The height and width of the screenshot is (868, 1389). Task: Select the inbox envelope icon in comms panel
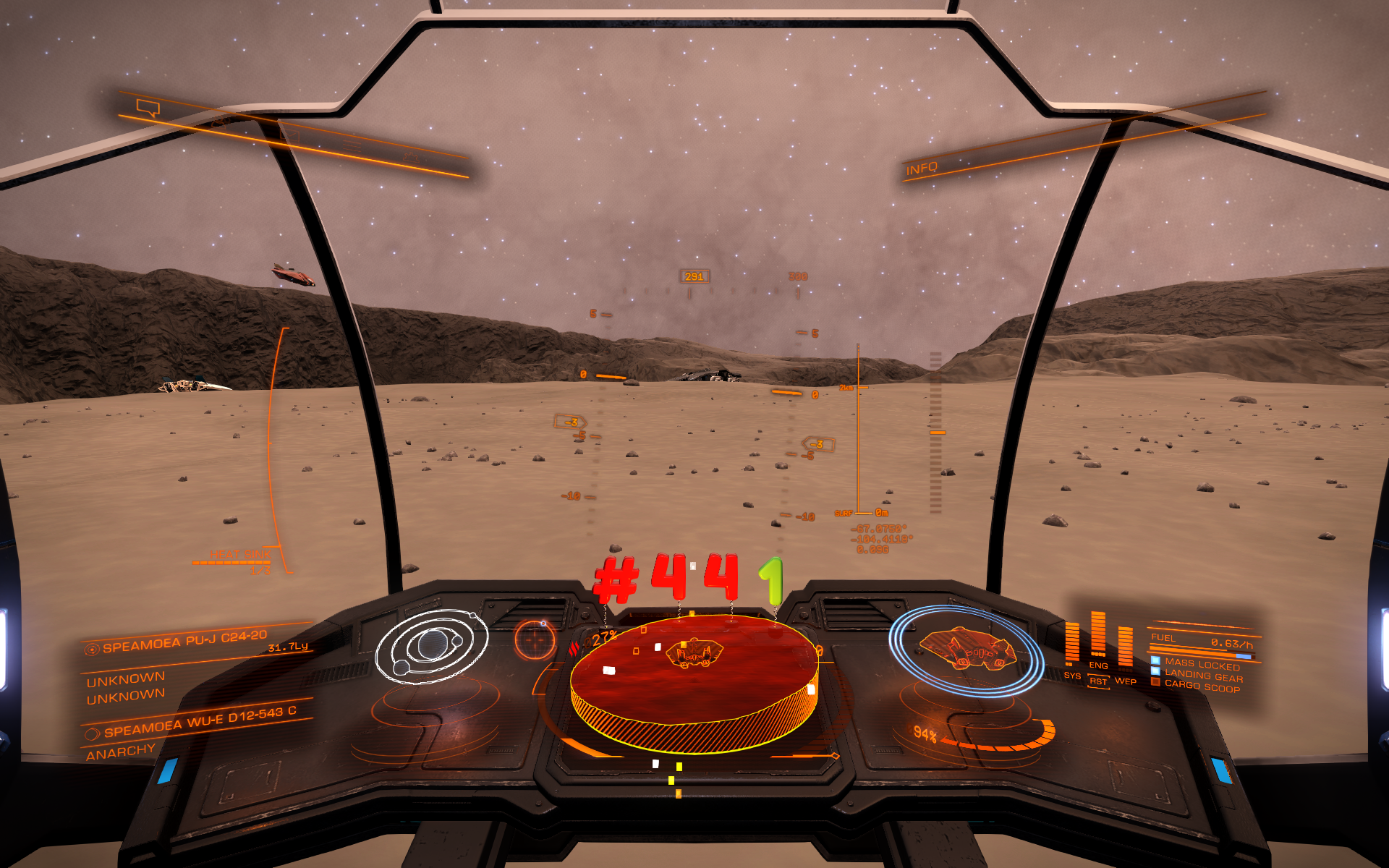tap(289, 135)
